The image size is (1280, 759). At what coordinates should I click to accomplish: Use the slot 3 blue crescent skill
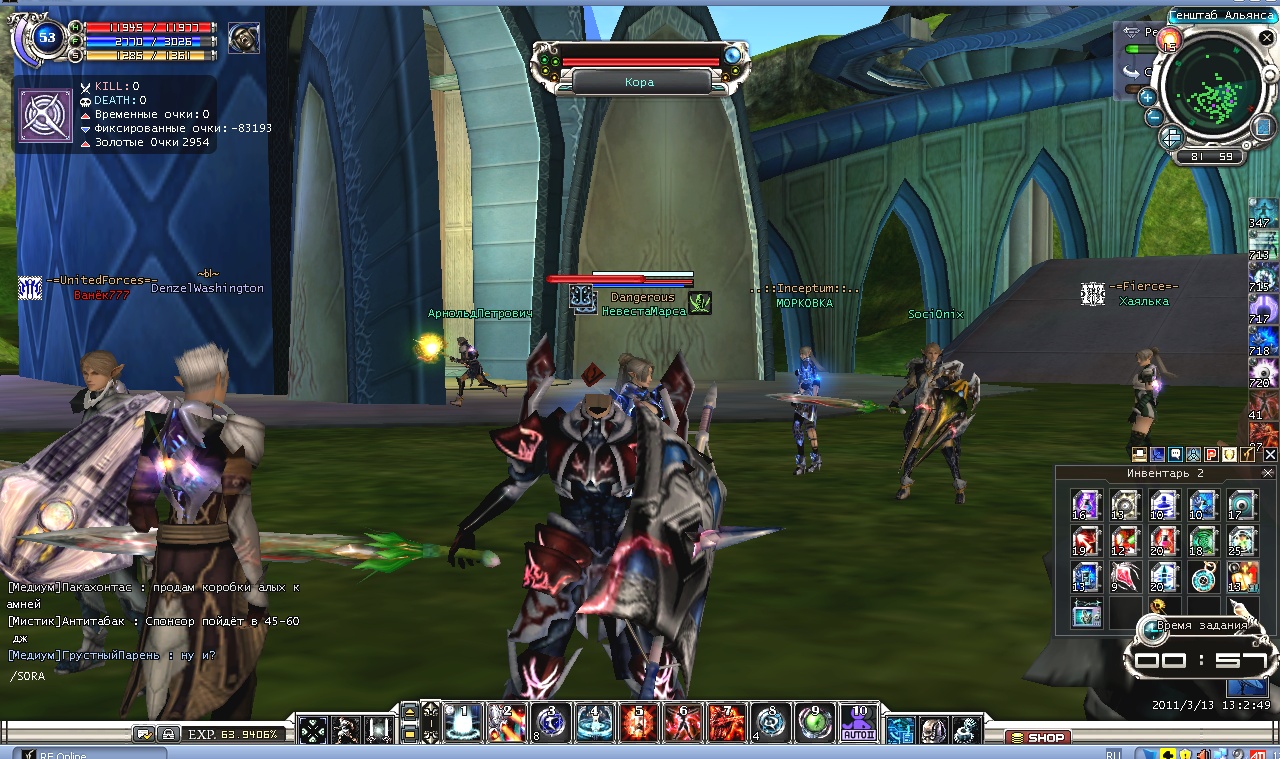[550, 722]
